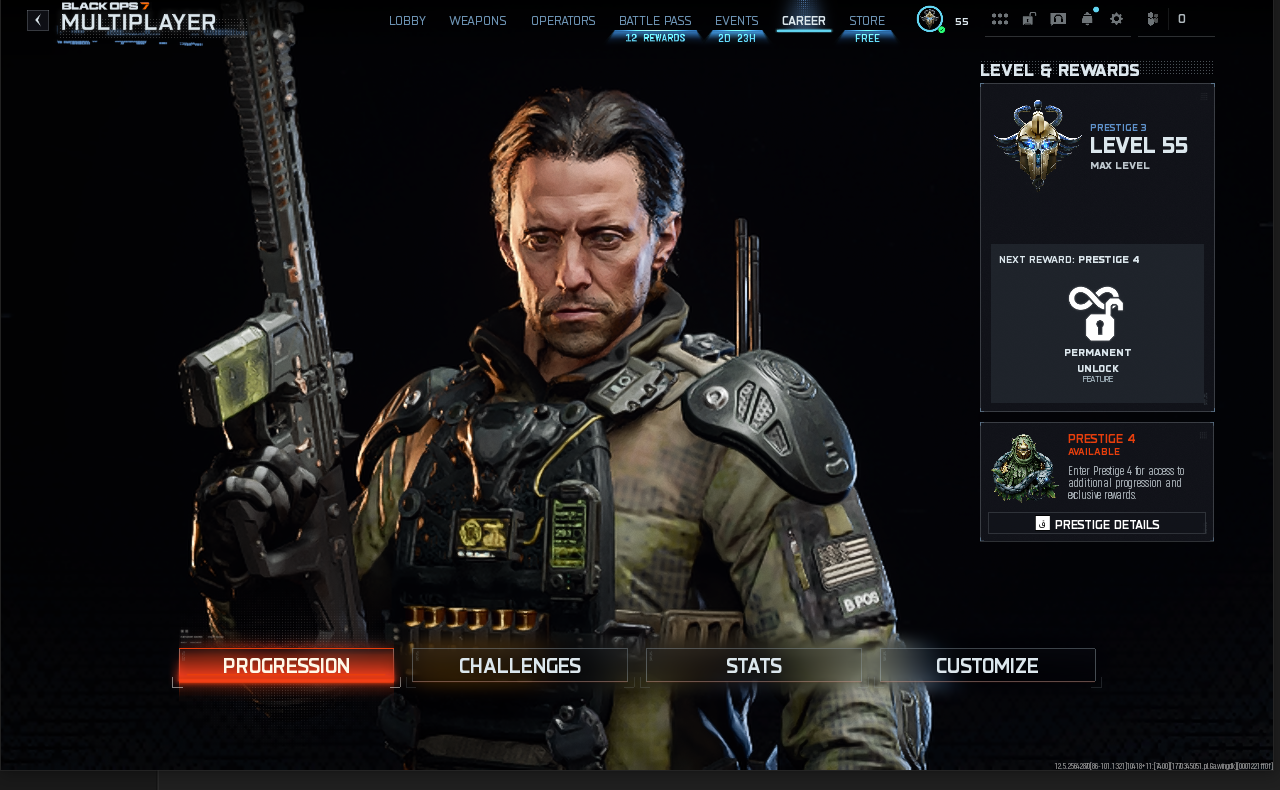This screenshot has height=790, width=1280.
Task: Switch to the Weapons tab
Action: click(478, 21)
